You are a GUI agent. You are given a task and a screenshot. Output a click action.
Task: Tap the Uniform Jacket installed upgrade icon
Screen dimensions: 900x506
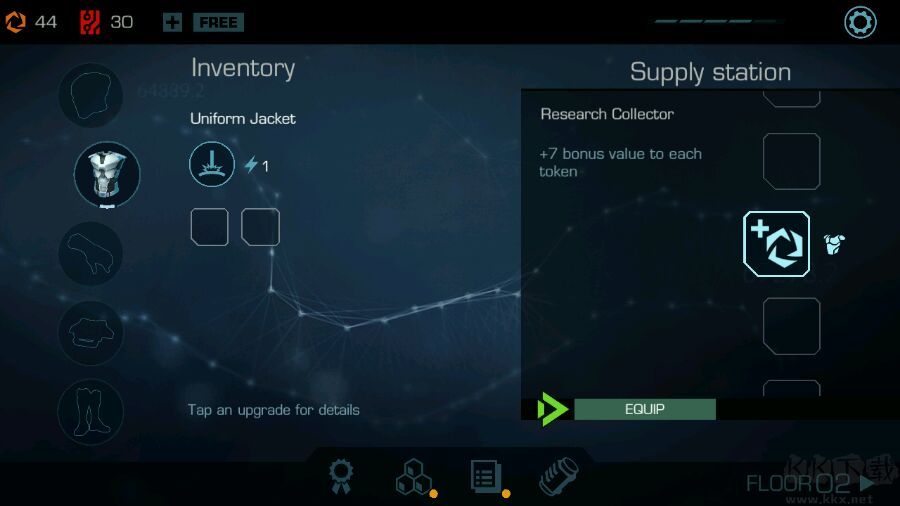pos(212,164)
